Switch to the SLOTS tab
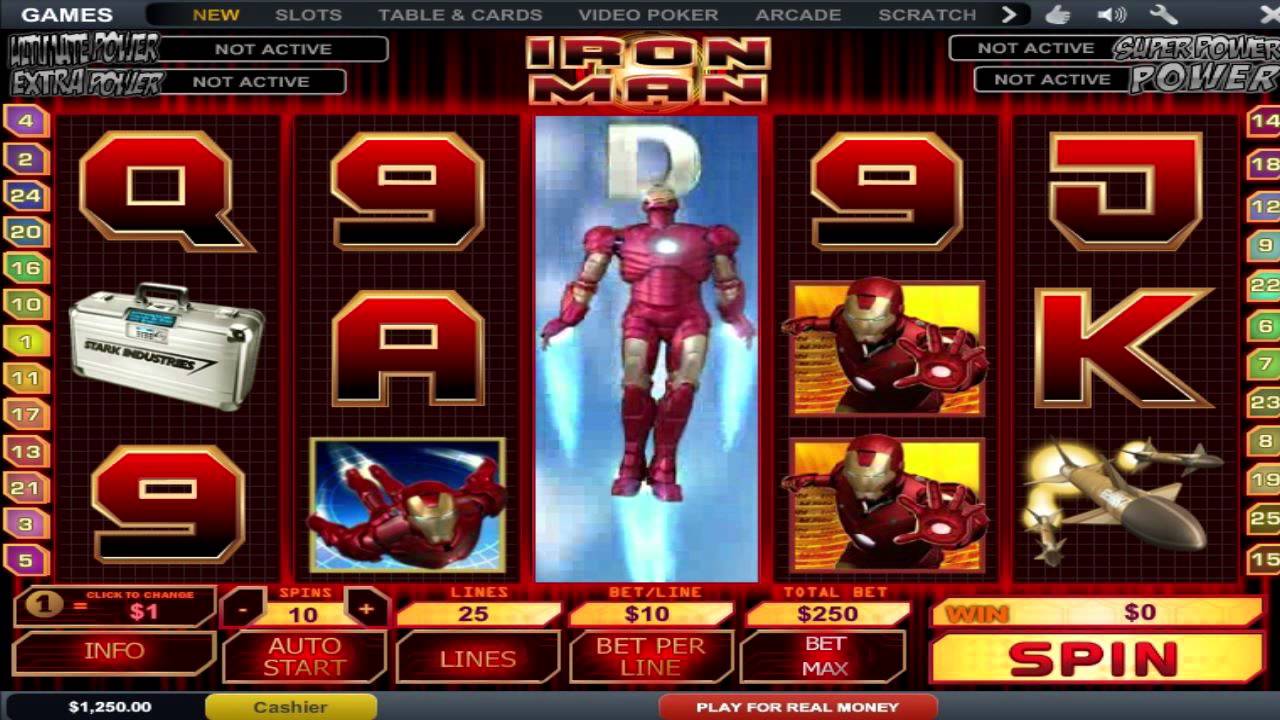Screen dimensions: 1280x720 pyautogui.click(x=306, y=14)
